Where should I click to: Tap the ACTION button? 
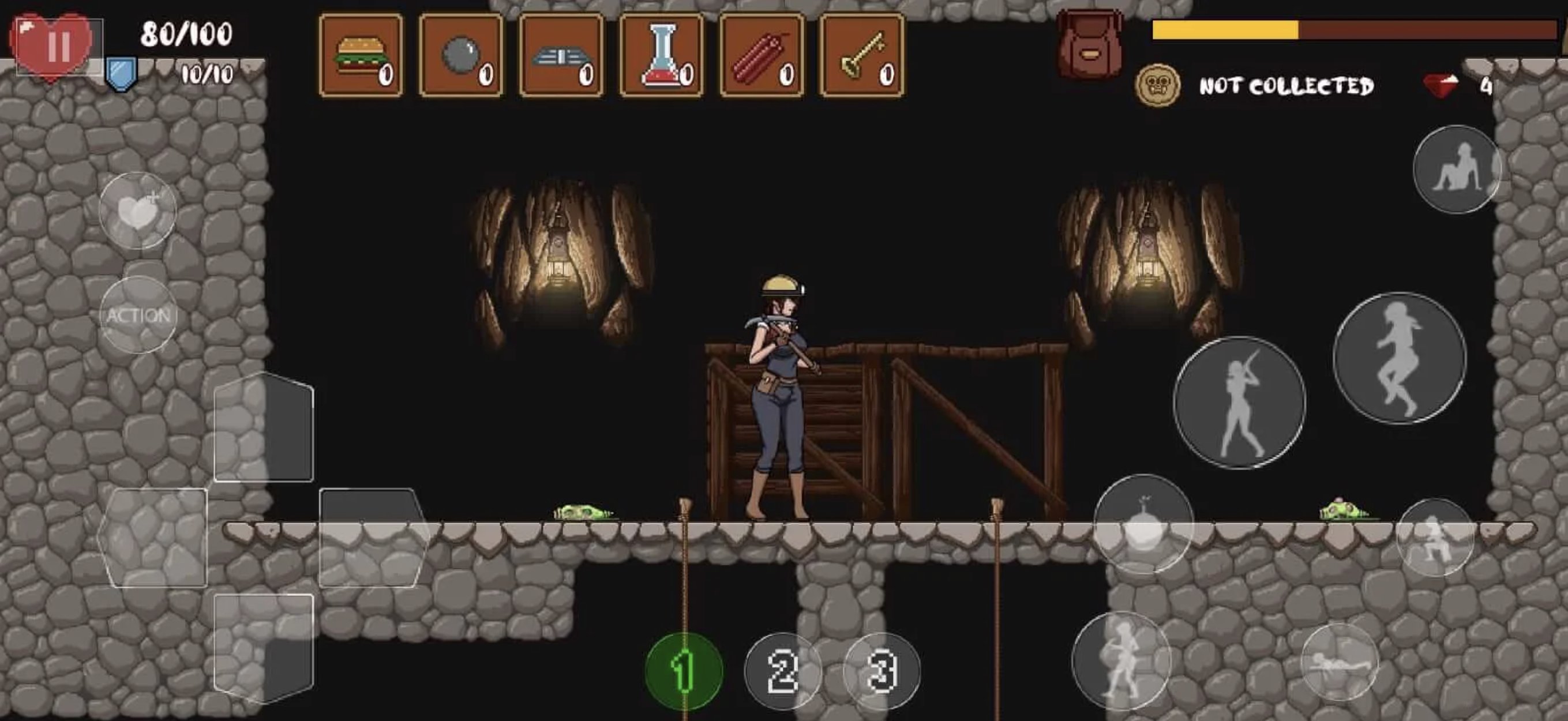tap(139, 316)
